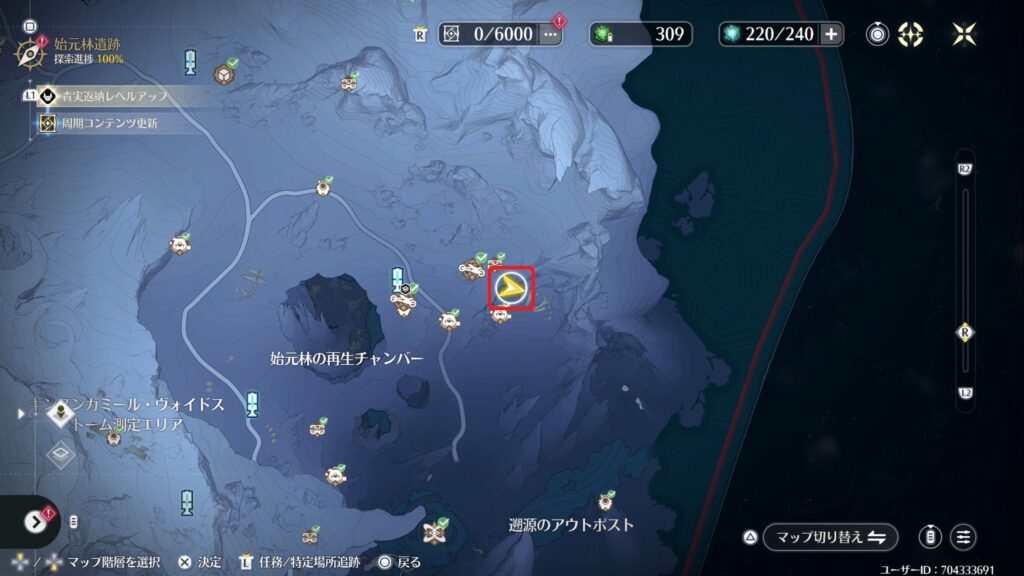Select the teleport tower marker near the crater
The height and width of the screenshot is (576, 1024).
point(397,279)
